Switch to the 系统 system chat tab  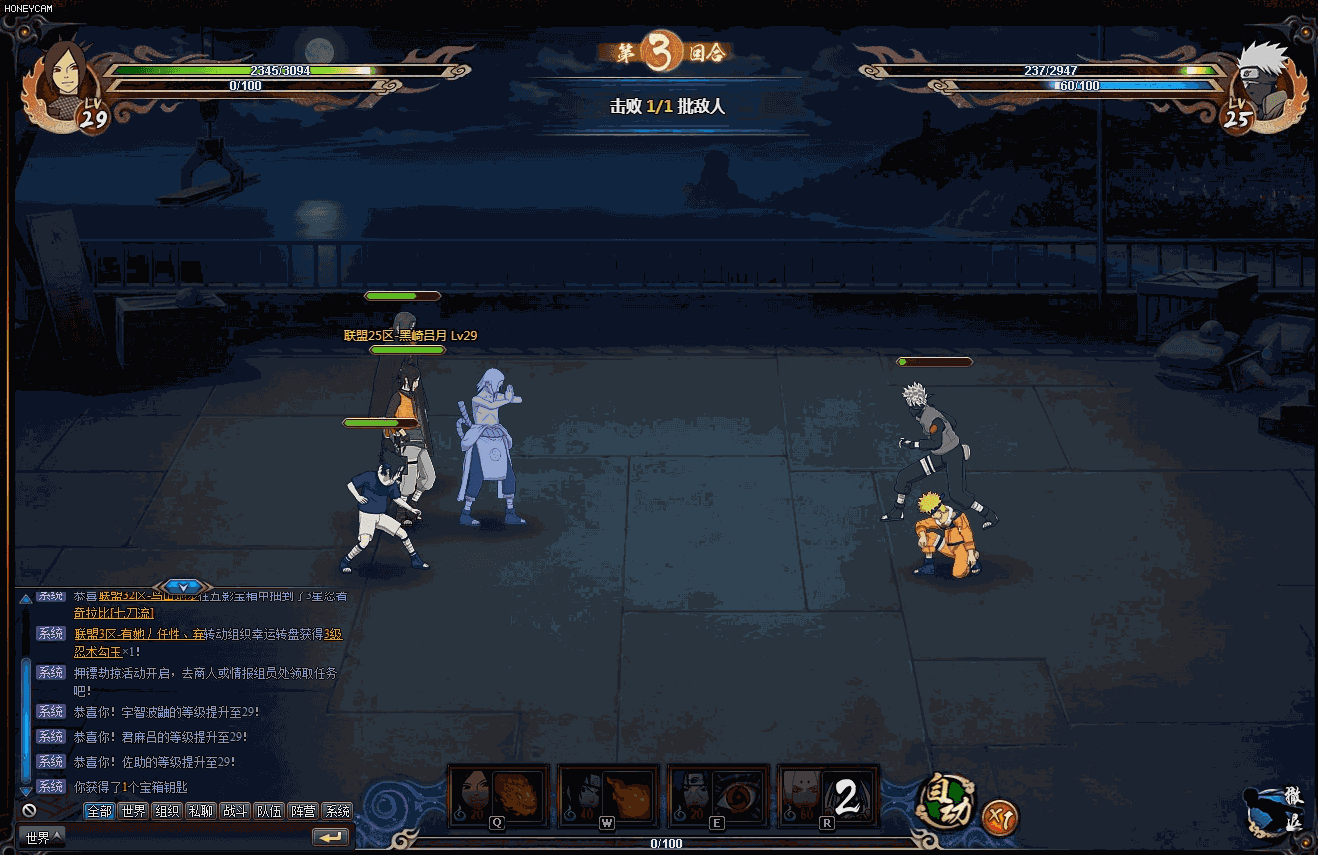tap(338, 811)
